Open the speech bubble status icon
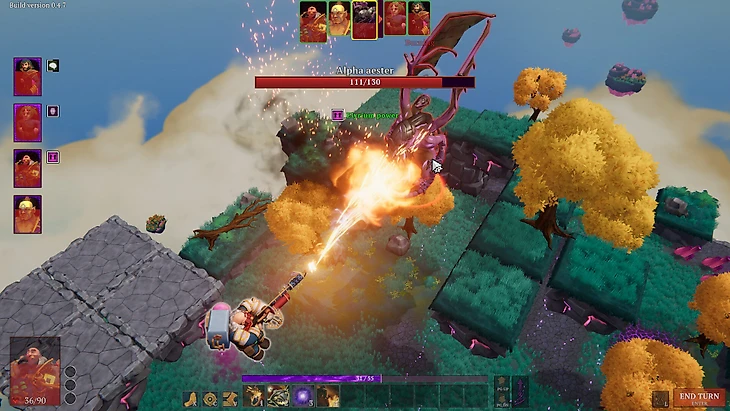Viewport: 730px width, 411px height. click(x=53, y=66)
